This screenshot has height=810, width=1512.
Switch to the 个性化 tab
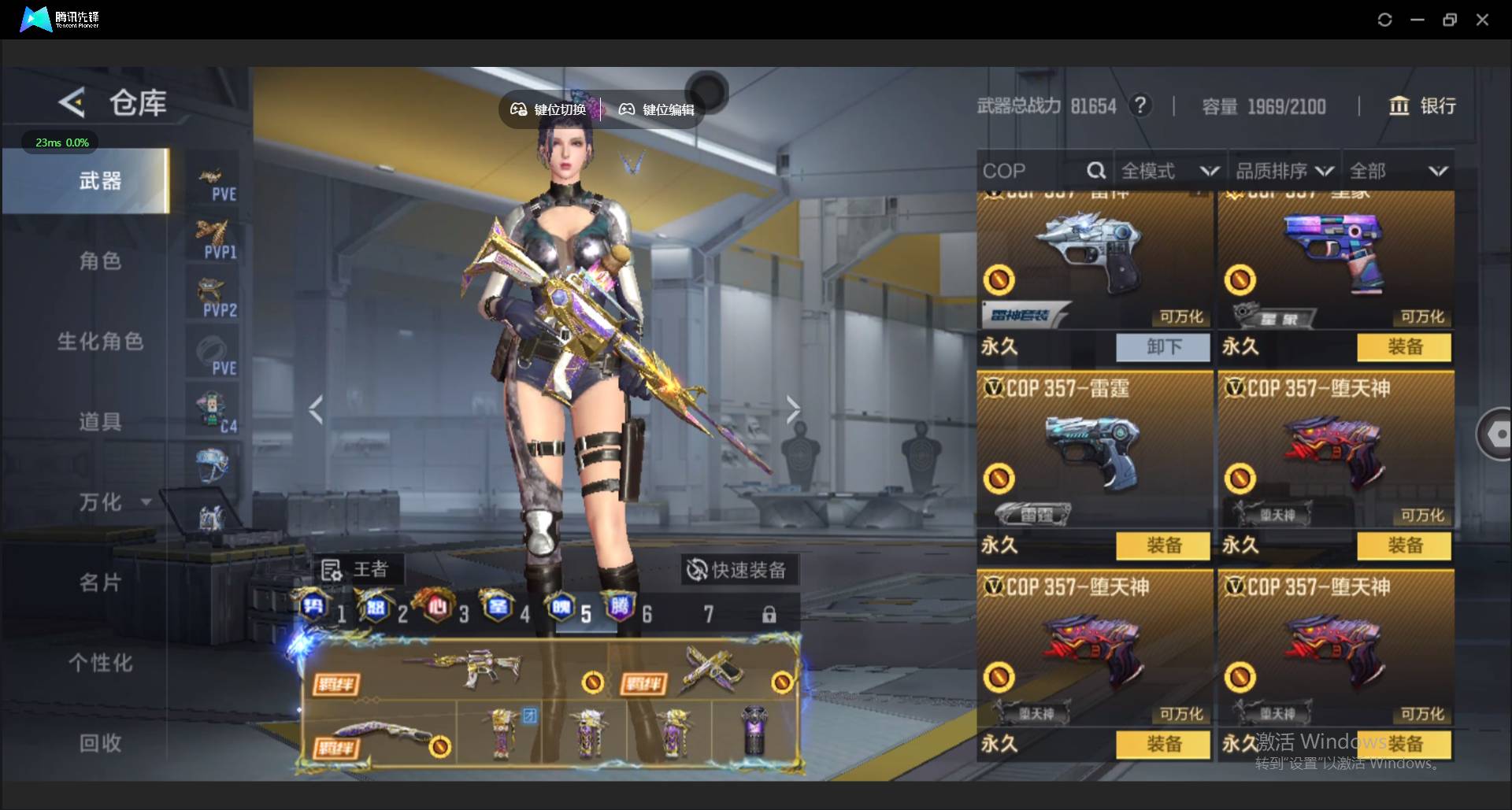(x=100, y=663)
